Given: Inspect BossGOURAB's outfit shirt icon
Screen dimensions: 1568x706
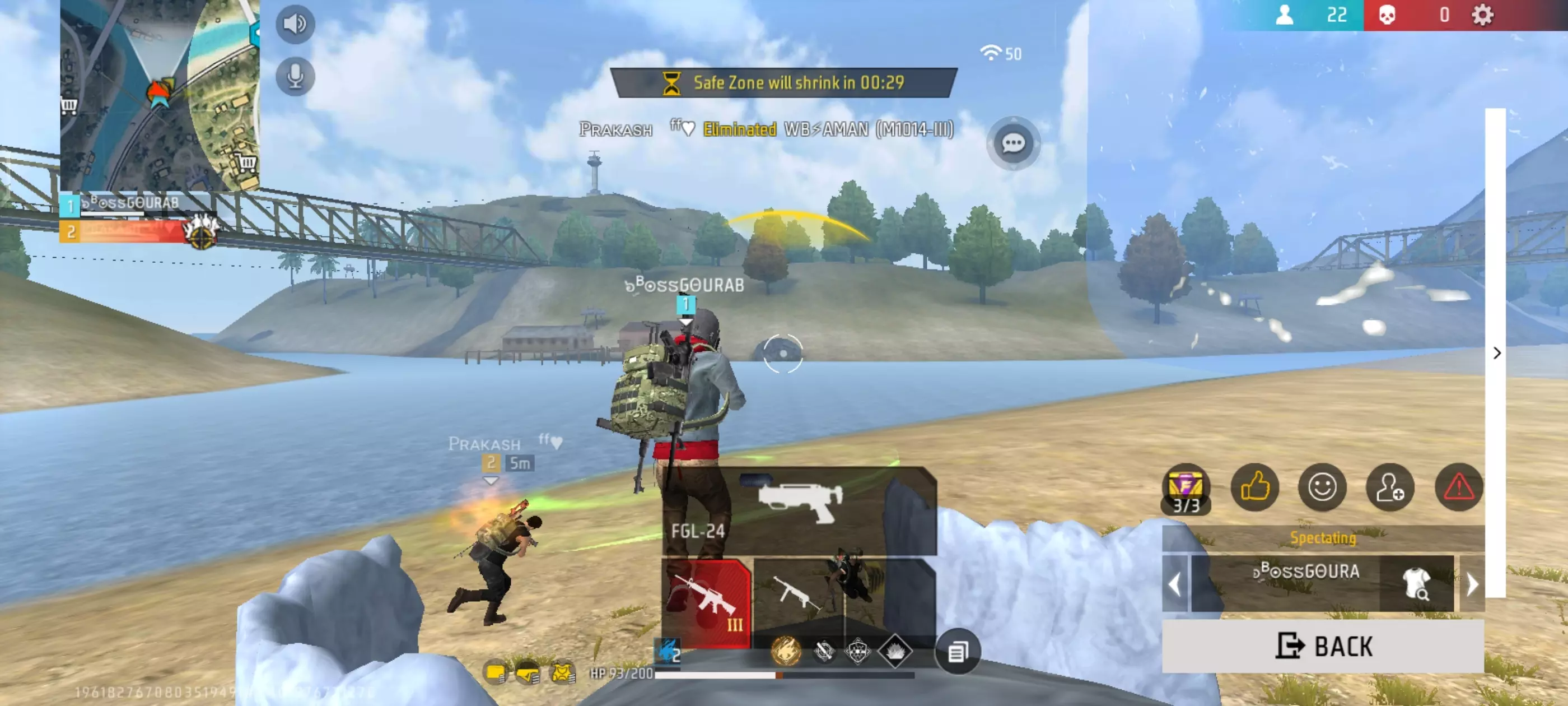Looking at the screenshot, I should click(1416, 583).
